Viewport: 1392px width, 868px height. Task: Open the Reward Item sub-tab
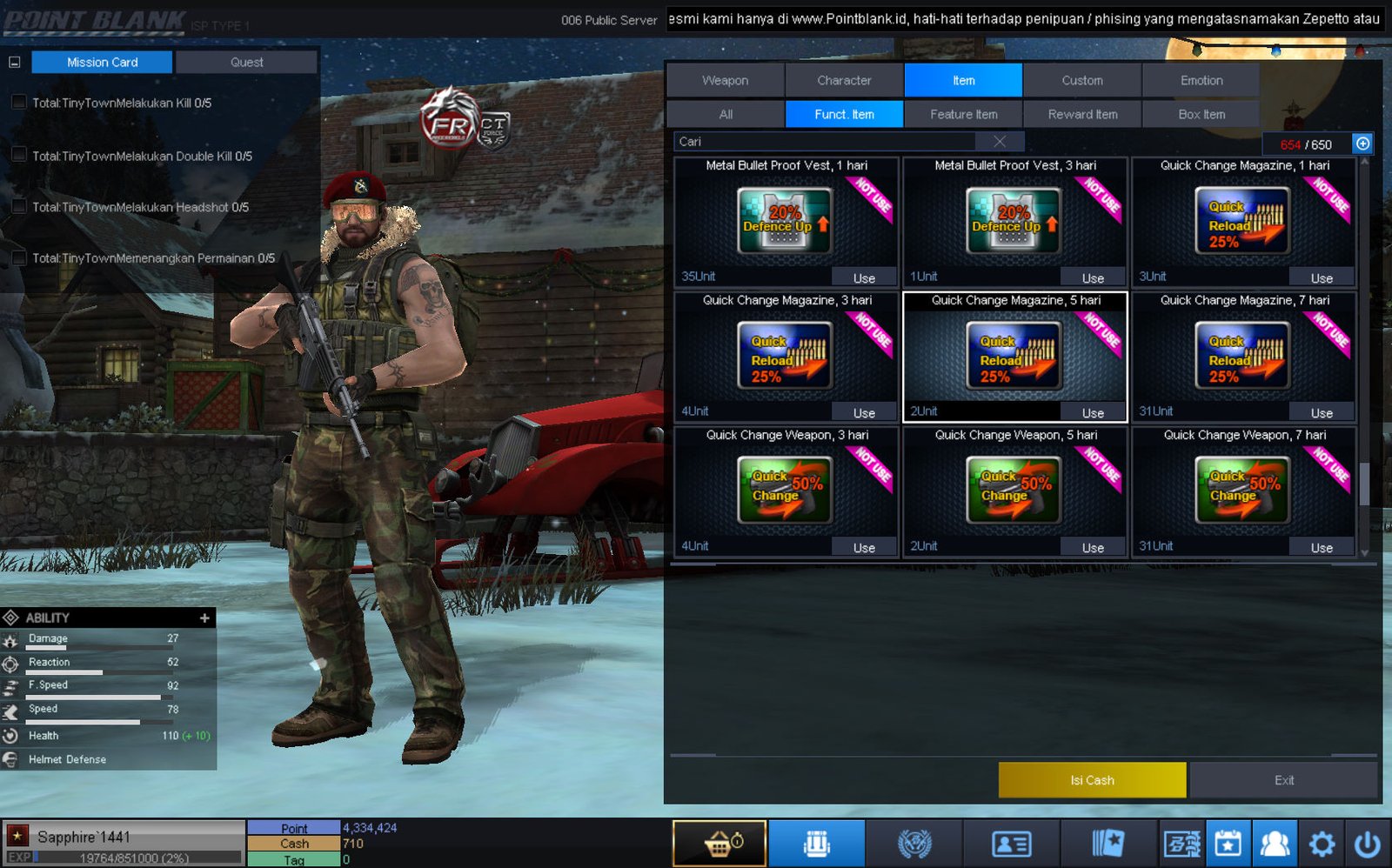1082,114
